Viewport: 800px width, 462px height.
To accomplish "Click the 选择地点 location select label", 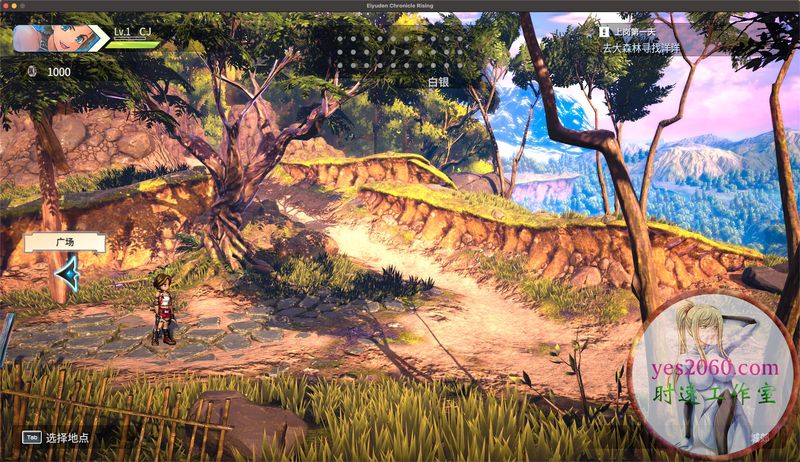I will (x=67, y=437).
